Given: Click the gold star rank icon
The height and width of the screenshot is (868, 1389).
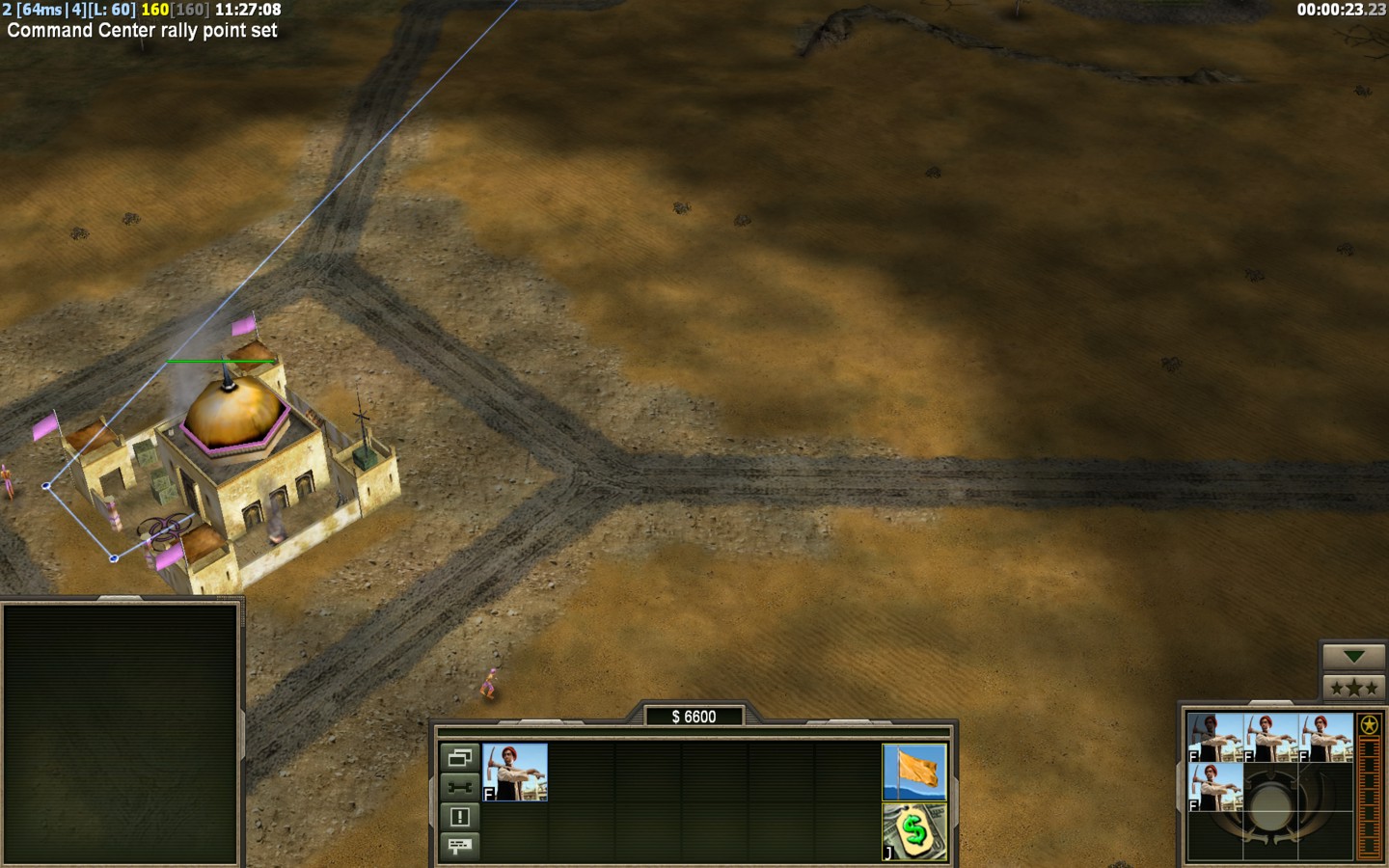Looking at the screenshot, I should [x=1369, y=724].
